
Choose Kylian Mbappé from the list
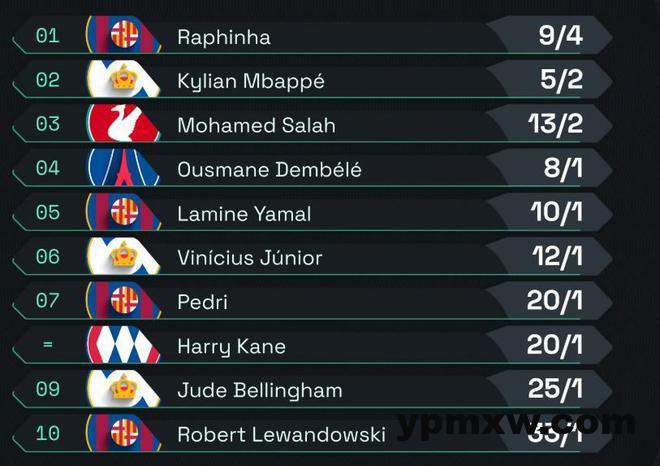250,81
